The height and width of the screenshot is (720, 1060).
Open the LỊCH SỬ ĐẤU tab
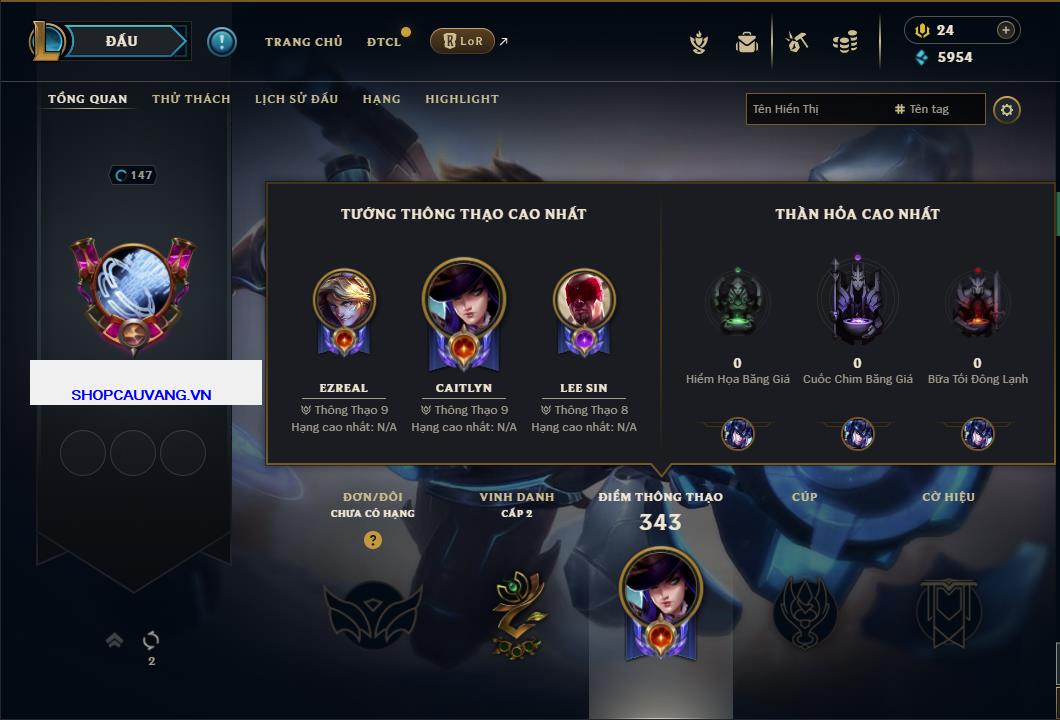coord(296,99)
